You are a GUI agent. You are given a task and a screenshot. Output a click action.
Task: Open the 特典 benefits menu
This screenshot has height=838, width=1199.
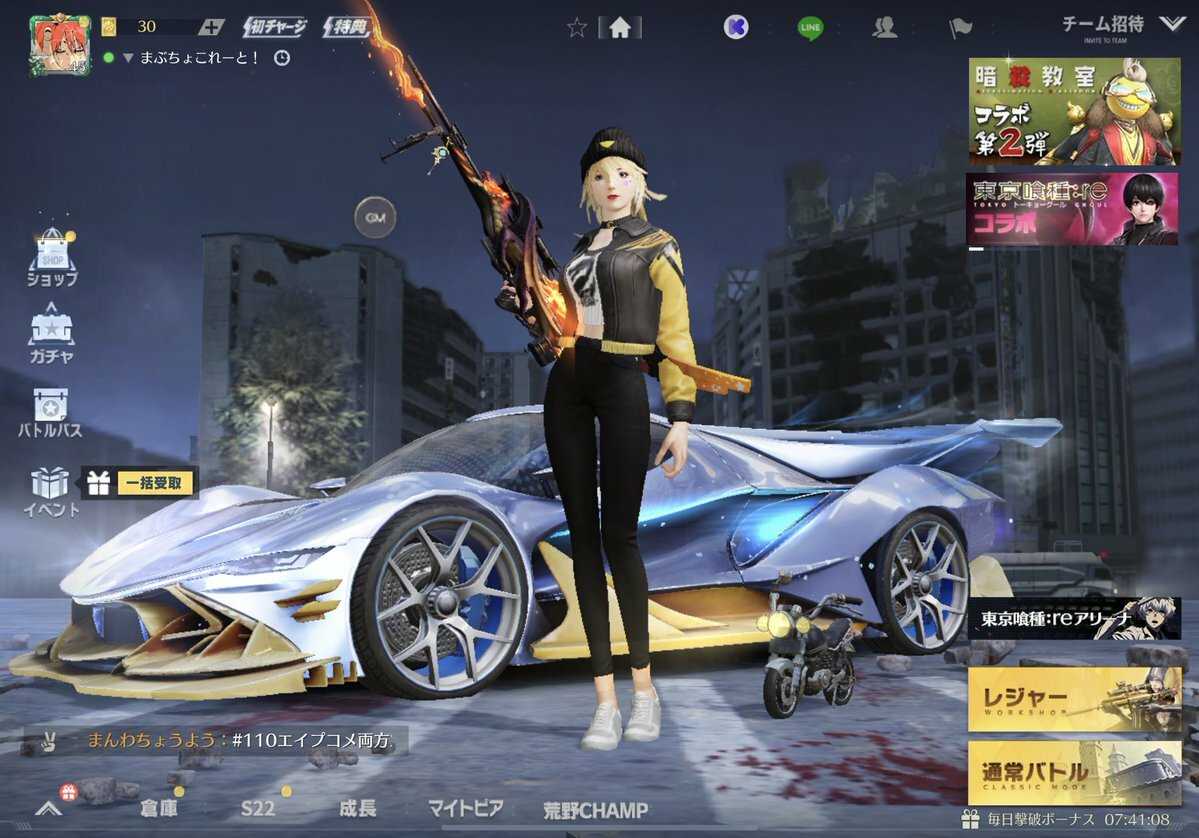click(x=345, y=28)
